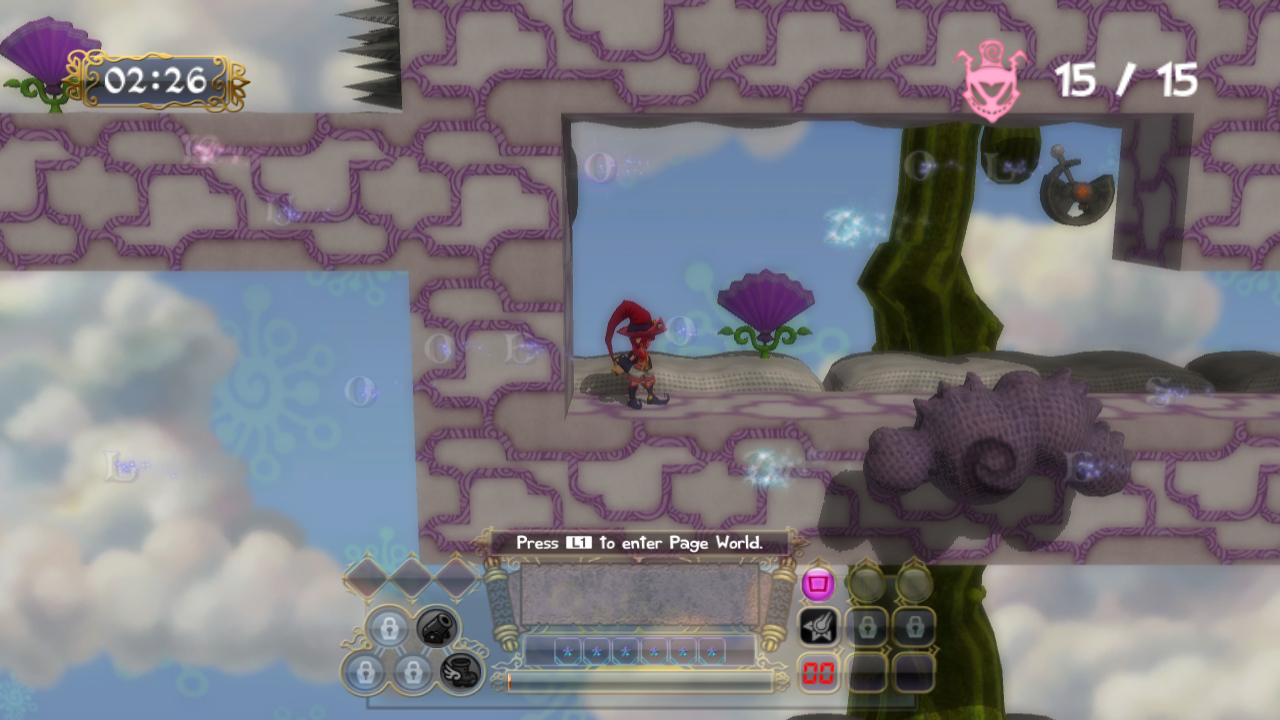This screenshot has height=720, width=1280.
Task: Choose the comet dash skill icon
Action: [818, 627]
